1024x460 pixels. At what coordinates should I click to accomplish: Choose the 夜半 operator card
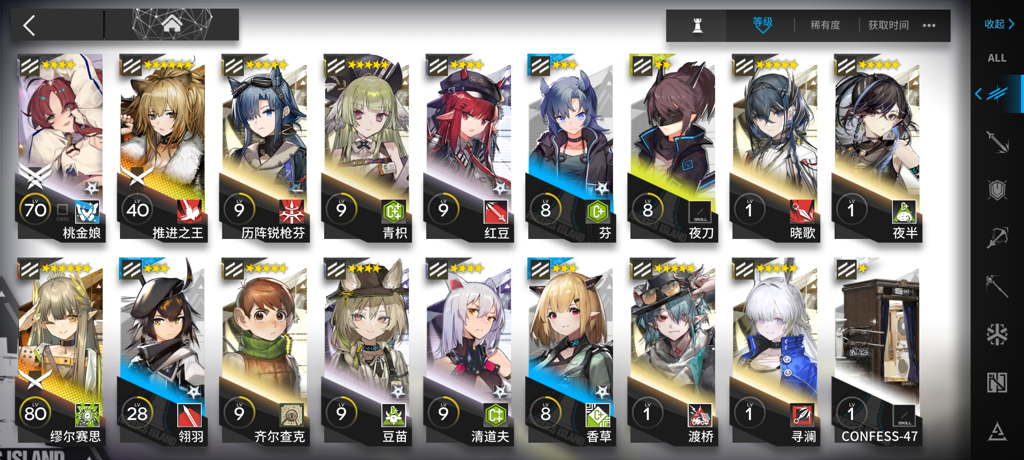pyautogui.click(x=876, y=140)
